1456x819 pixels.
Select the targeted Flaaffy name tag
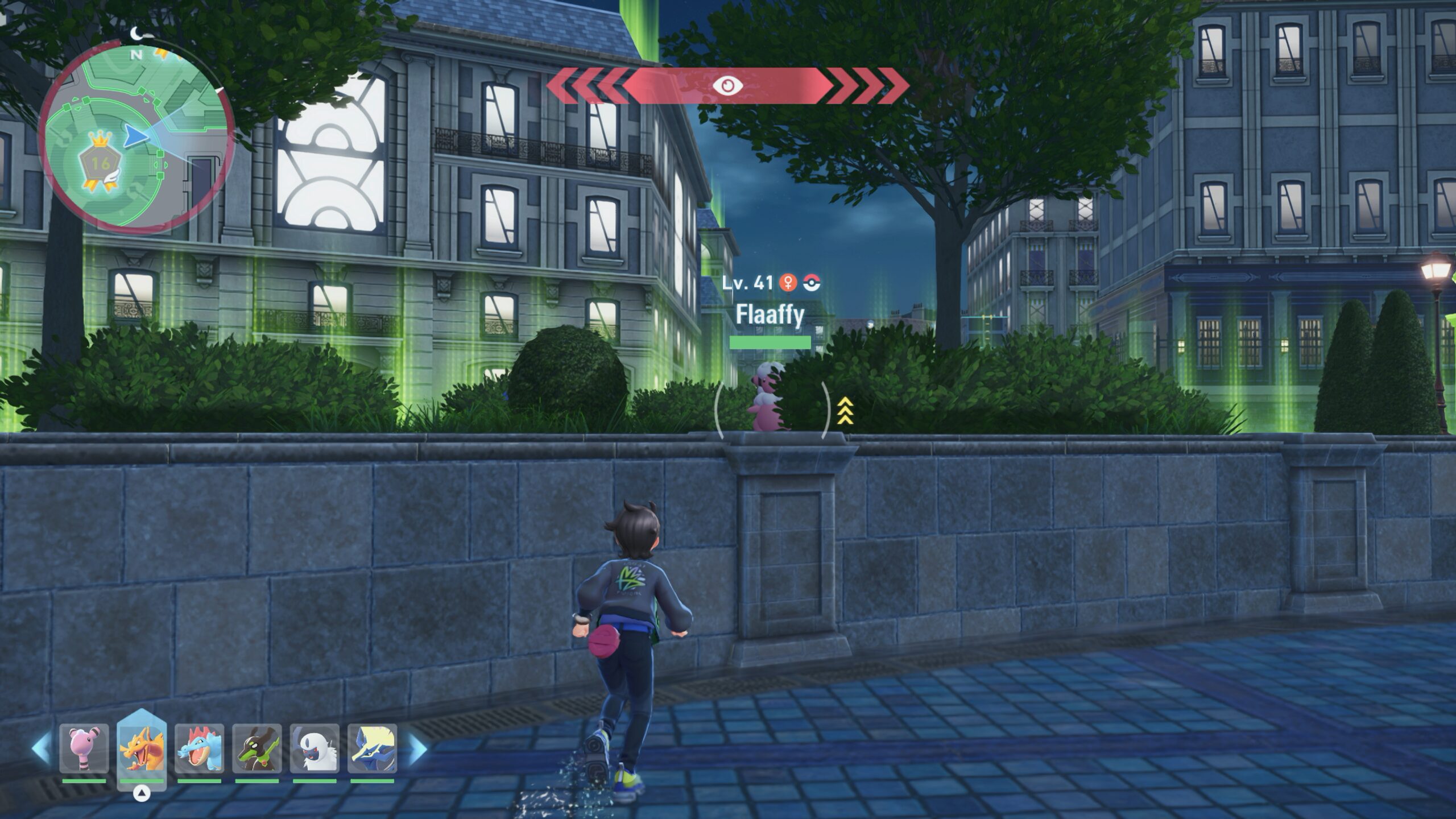(770, 315)
